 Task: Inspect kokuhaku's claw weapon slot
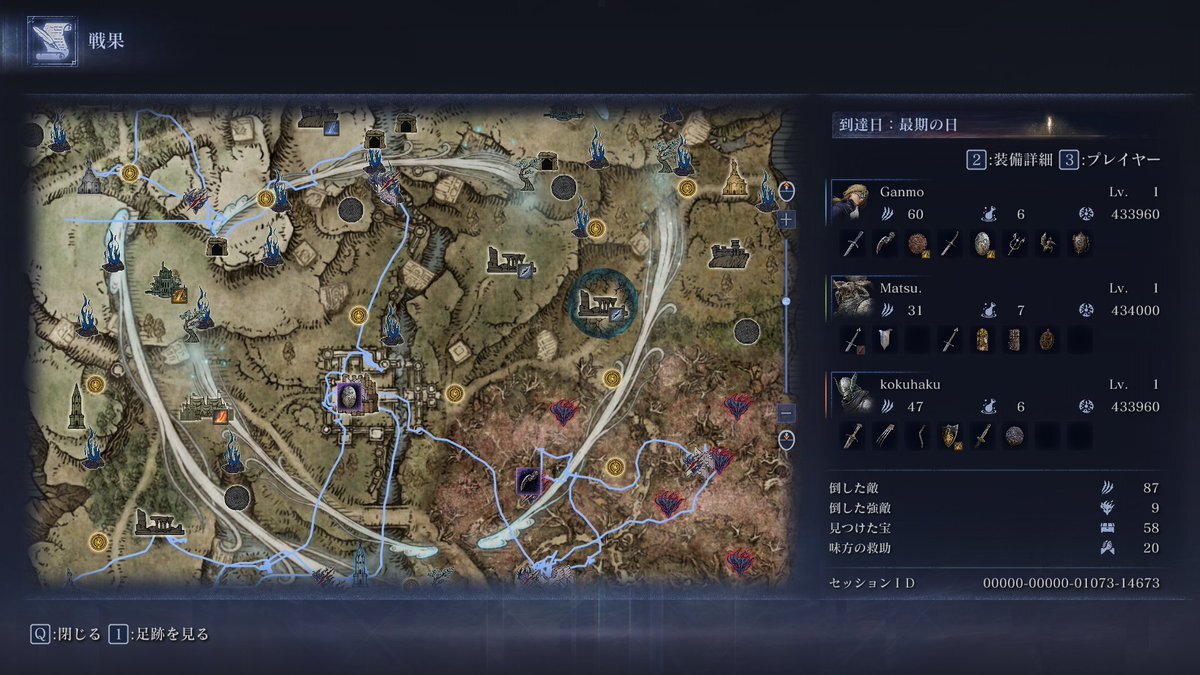(x=885, y=436)
